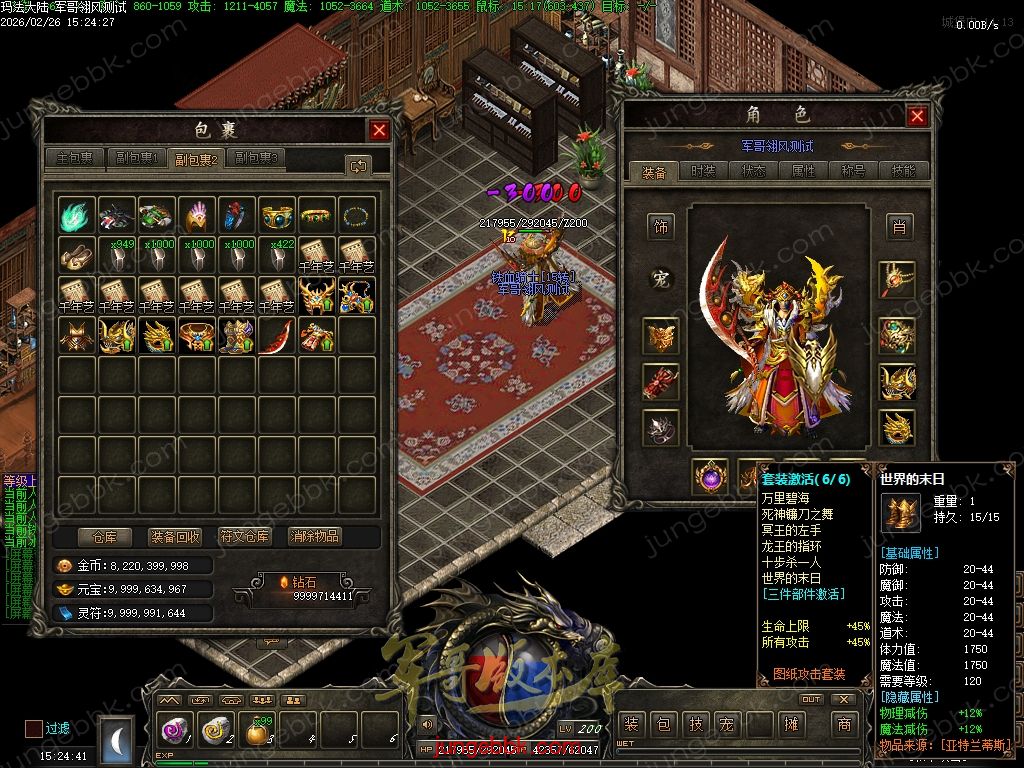Close the 包裹 inventory window
This screenshot has width=1024, height=768.
(379, 130)
